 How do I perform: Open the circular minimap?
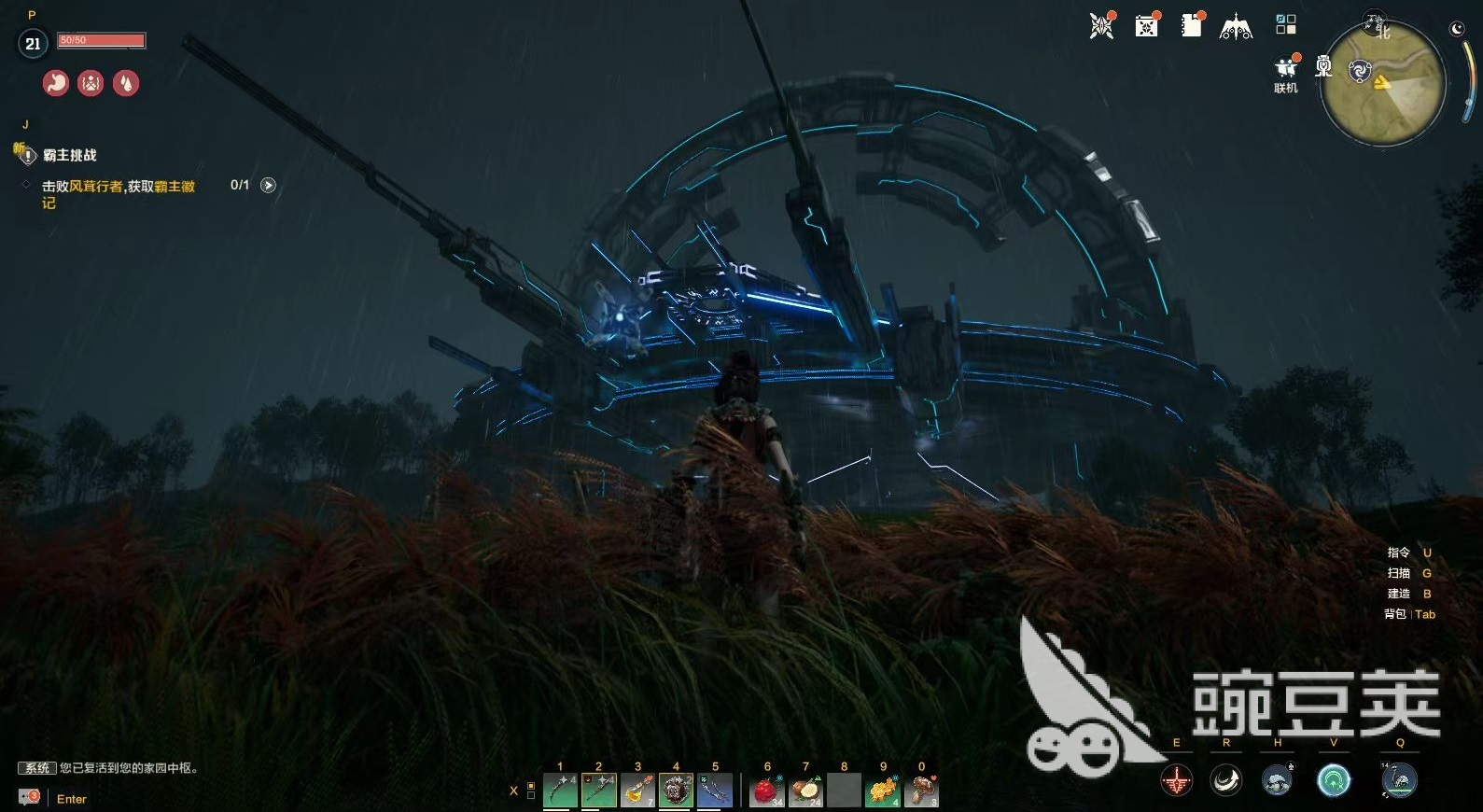pyautogui.click(x=1382, y=82)
